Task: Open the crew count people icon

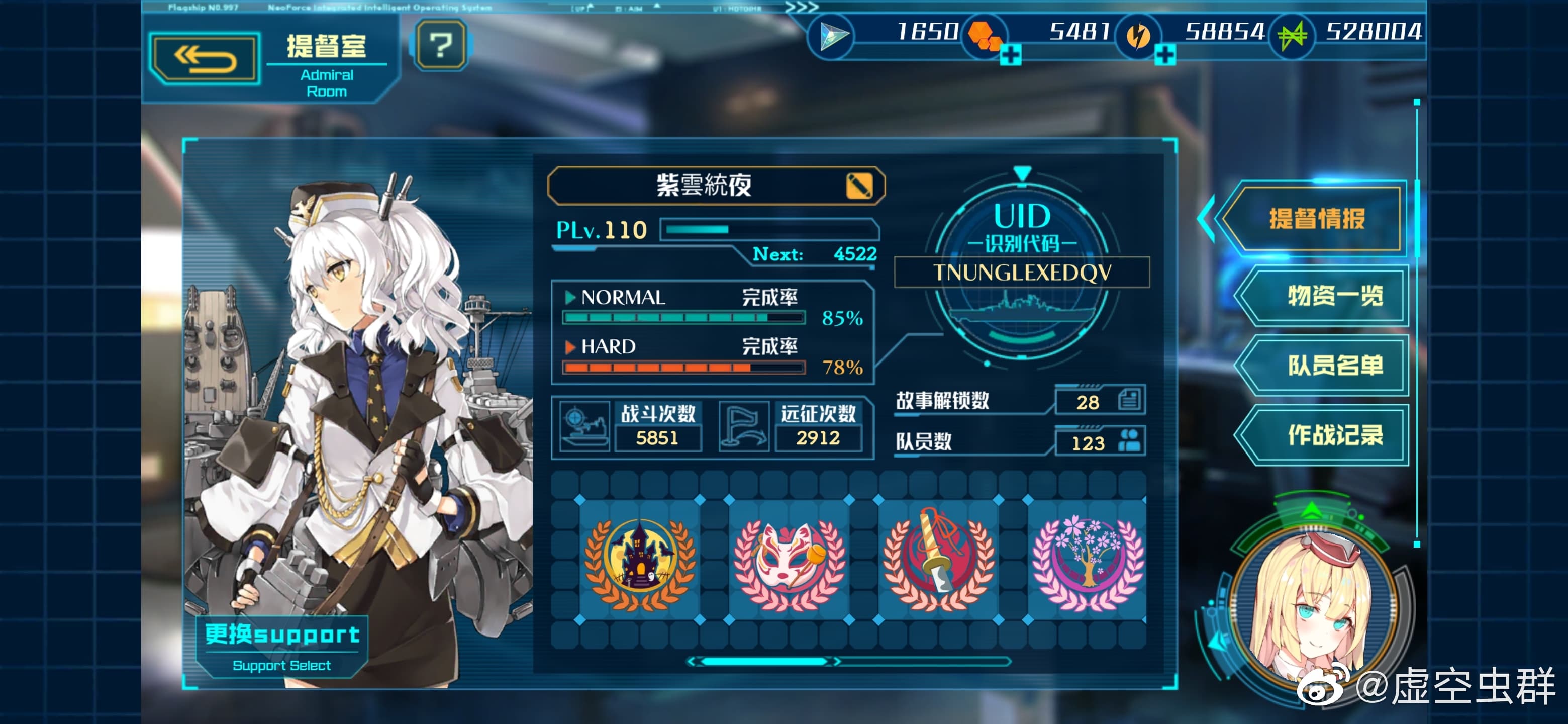Action: tap(1129, 441)
